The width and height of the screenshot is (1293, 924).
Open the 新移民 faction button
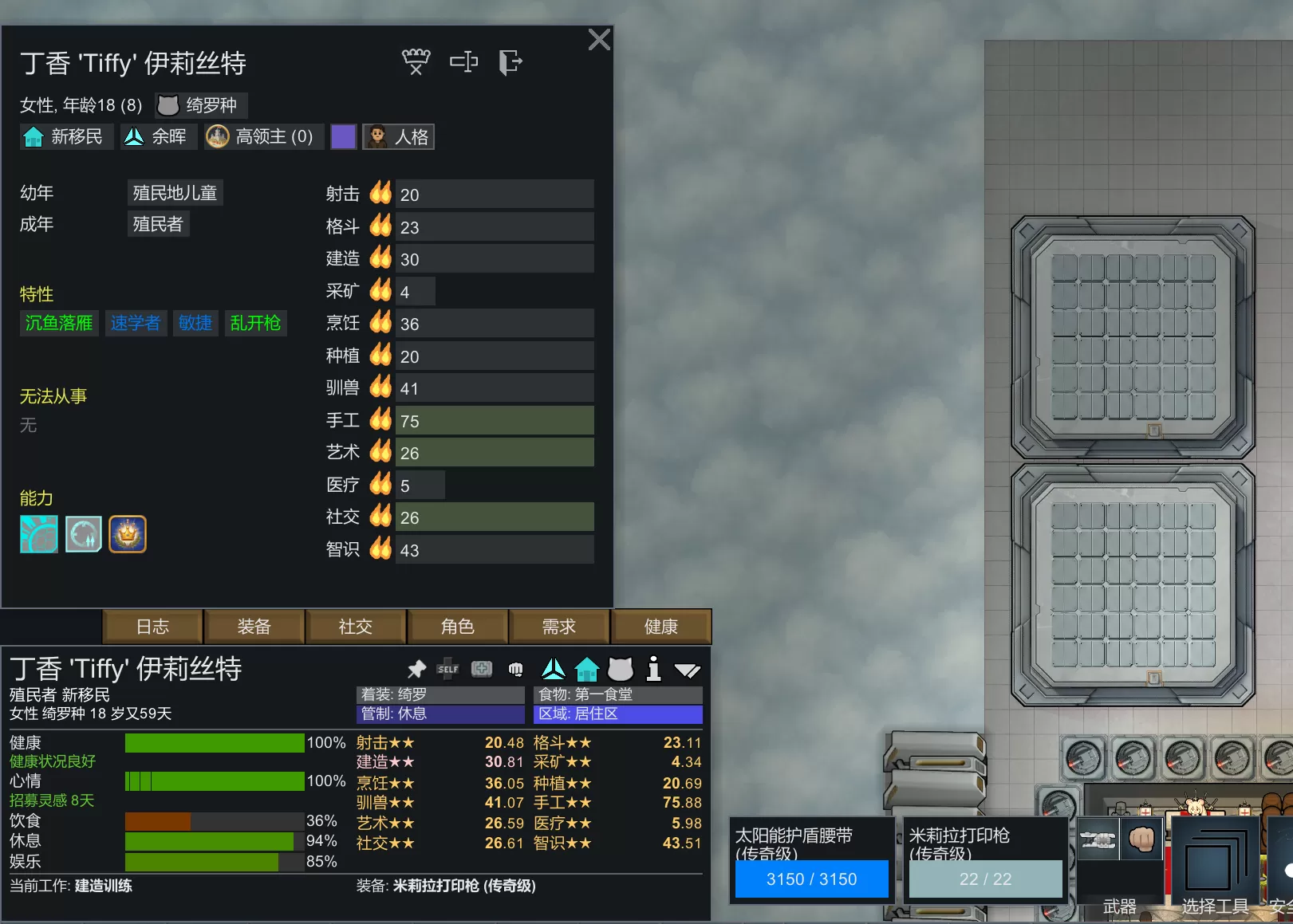tap(65, 137)
